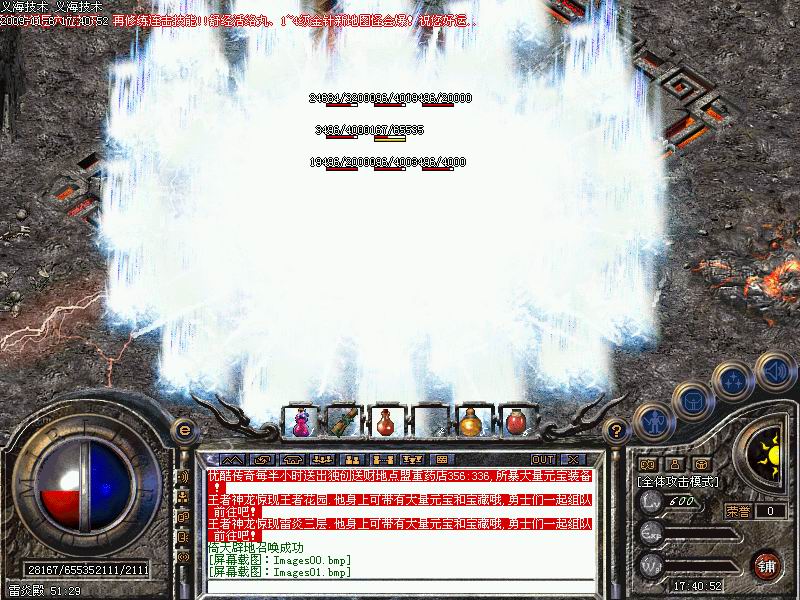This screenshot has height=600, width=800.
Task: Use the red round flask potion
Action: click(385, 421)
